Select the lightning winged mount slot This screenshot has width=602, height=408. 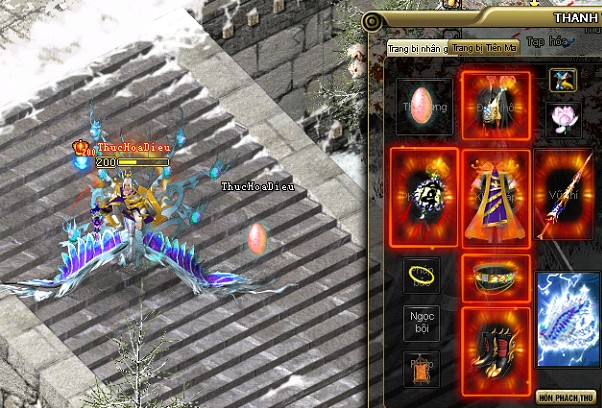coord(567,312)
